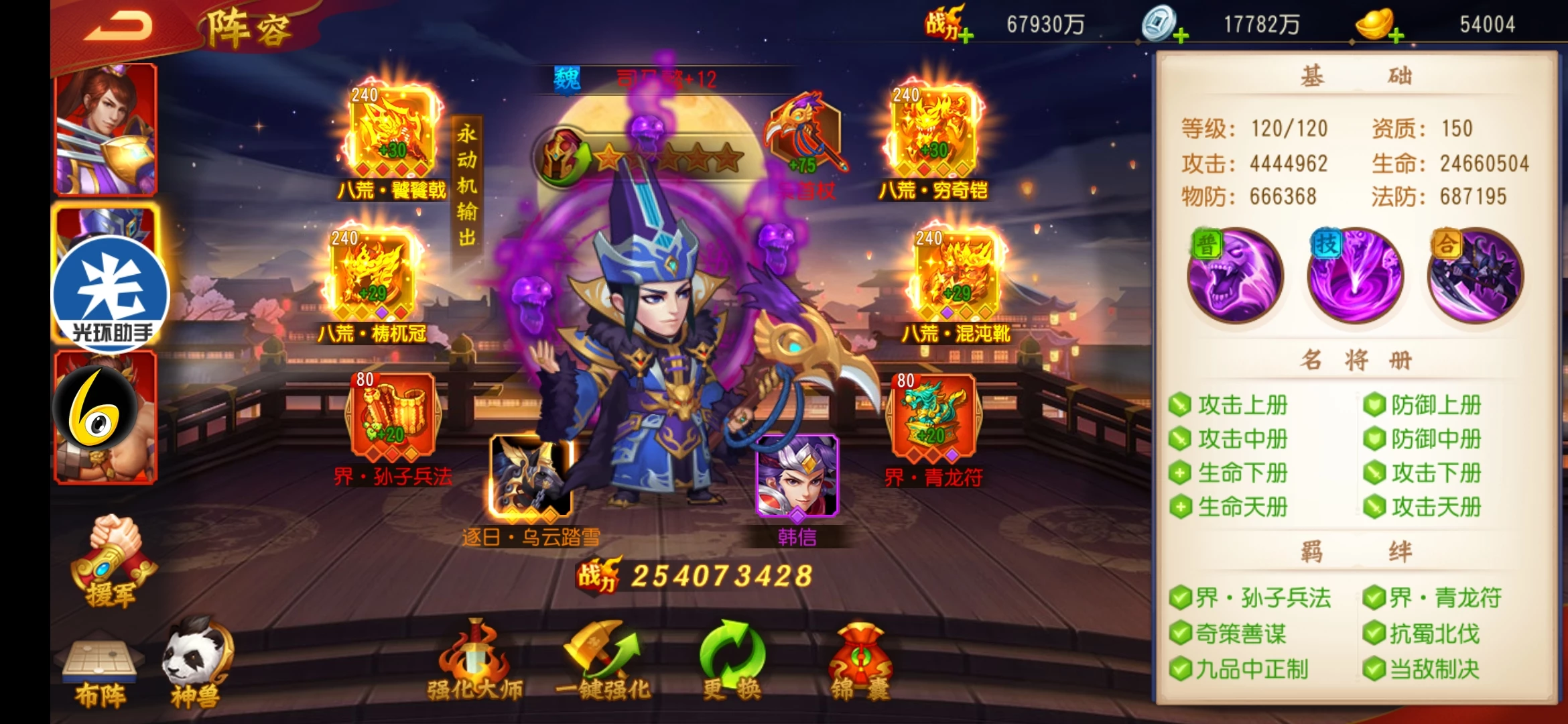Tap 一键强化 one-click enhance
Screen dimensions: 1568x724
pyautogui.click(x=602, y=660)
